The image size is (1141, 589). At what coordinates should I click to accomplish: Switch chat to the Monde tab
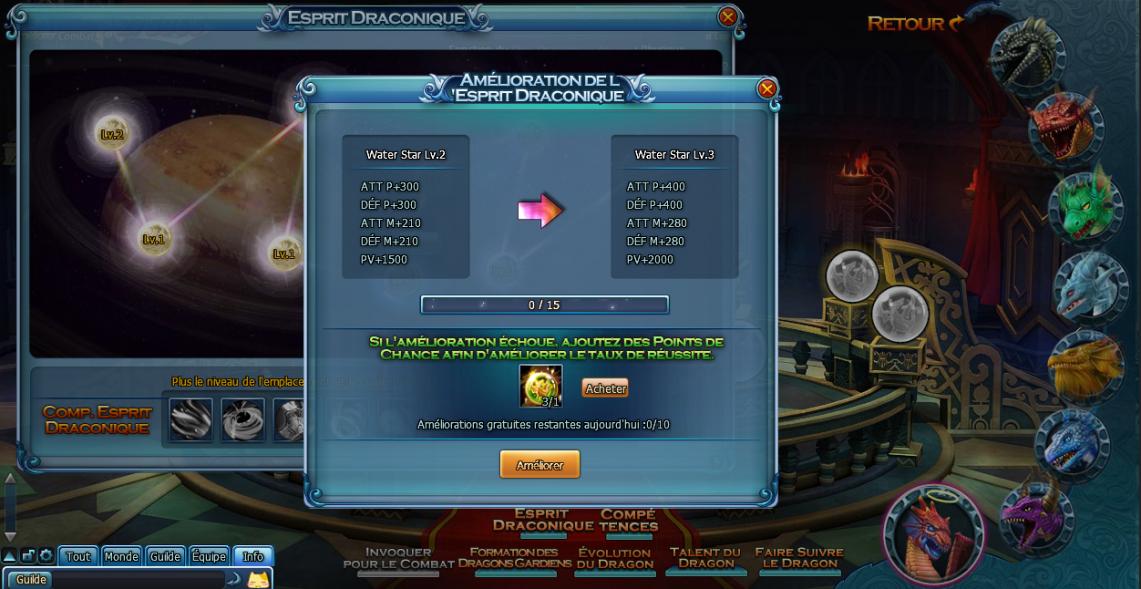click(121, 556)
